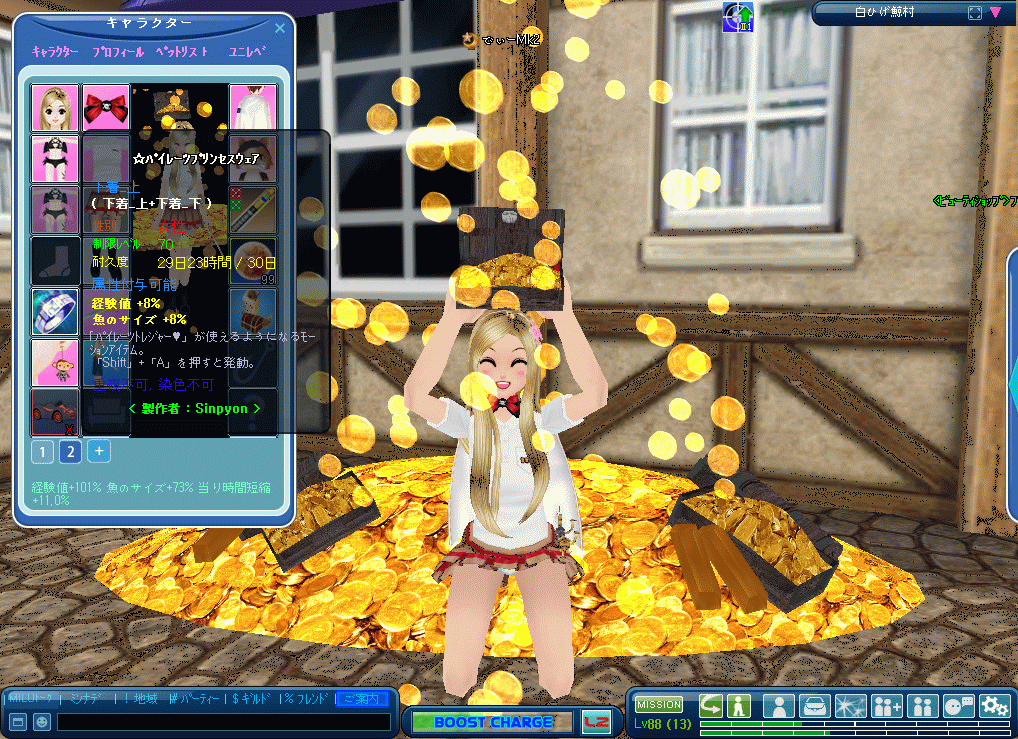Select the red car mount slot
This screenshot has width=1018, height=739.
[55, 412]
